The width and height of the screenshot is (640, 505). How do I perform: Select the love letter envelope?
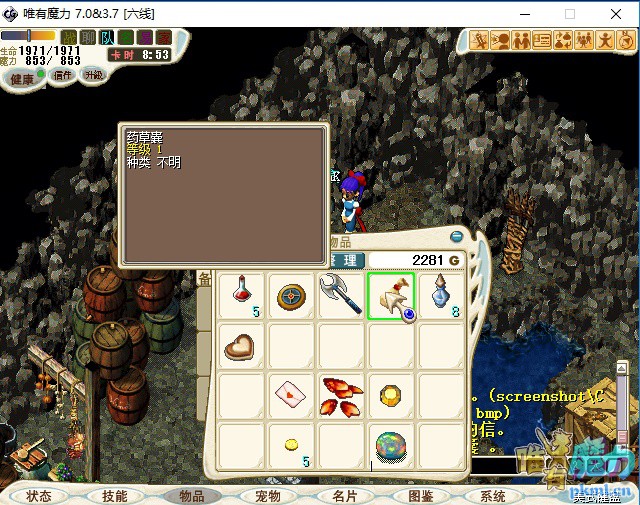tap(292, 396)
